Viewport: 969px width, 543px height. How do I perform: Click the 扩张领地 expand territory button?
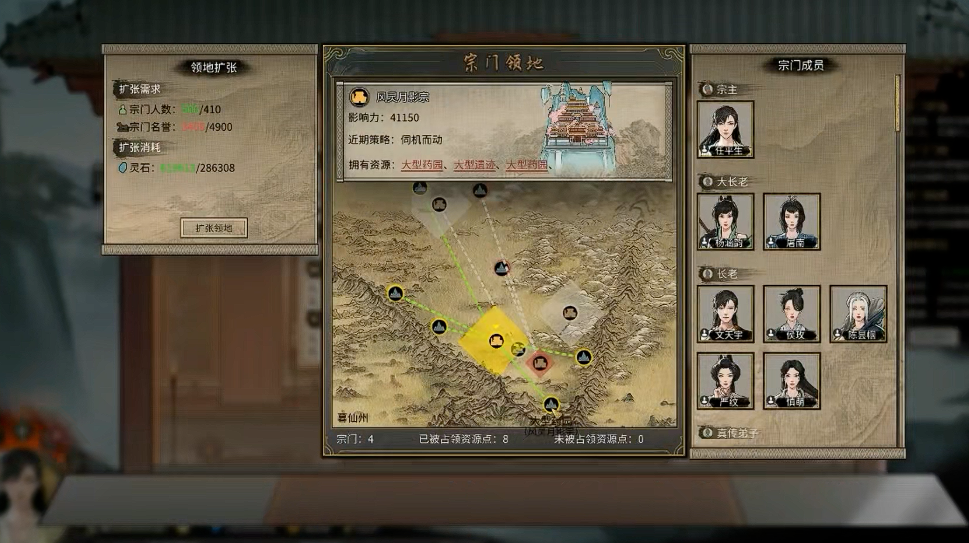pos(213,228)
